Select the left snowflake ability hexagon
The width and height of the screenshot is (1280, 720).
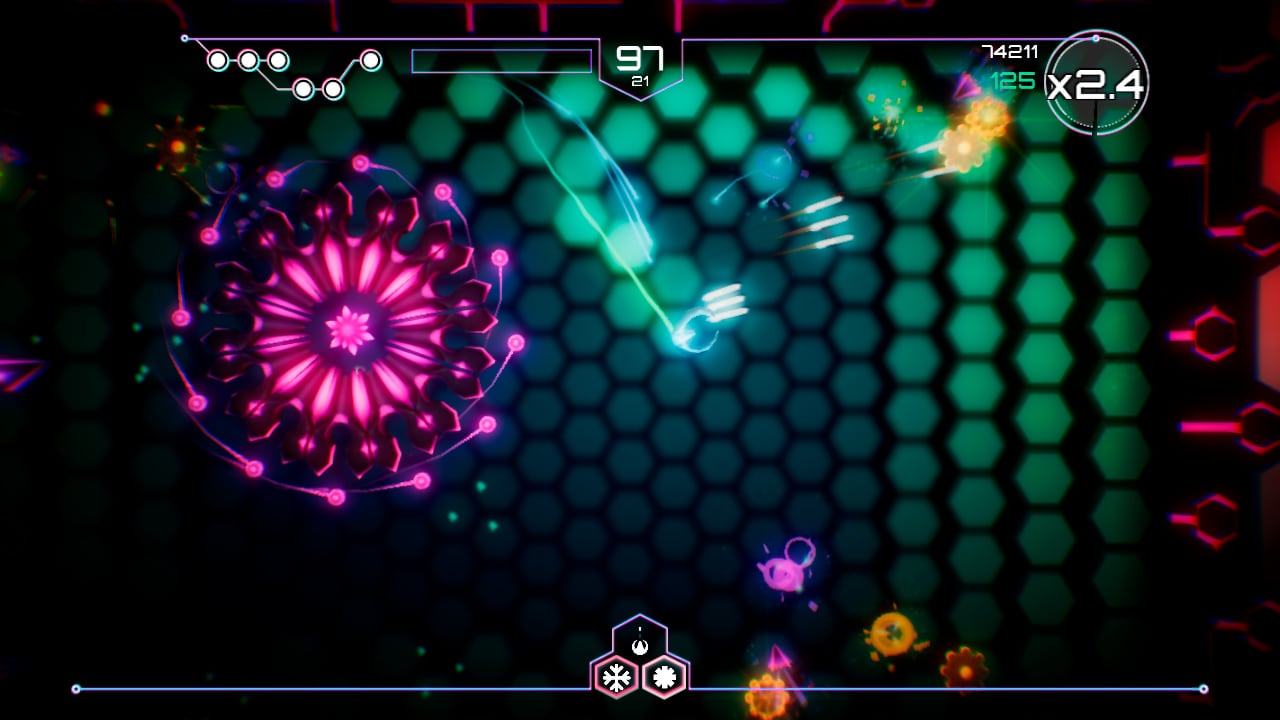coord(615,675)
